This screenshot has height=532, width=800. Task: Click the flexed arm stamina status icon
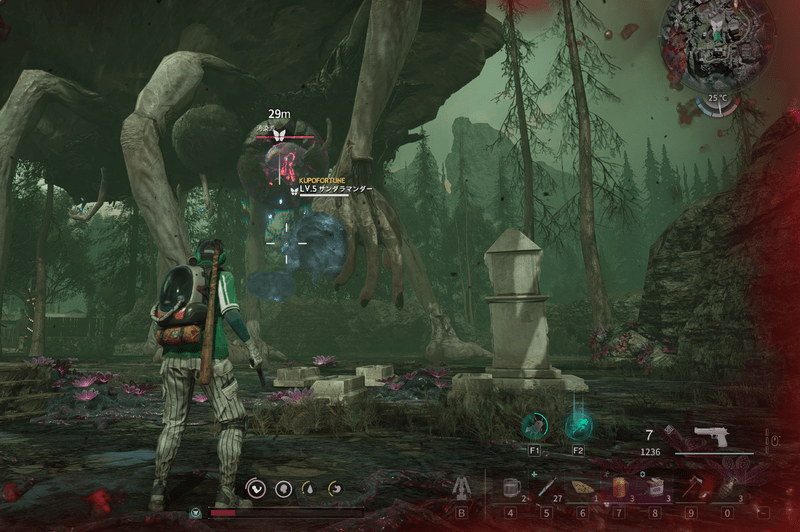tap(256, 488)
